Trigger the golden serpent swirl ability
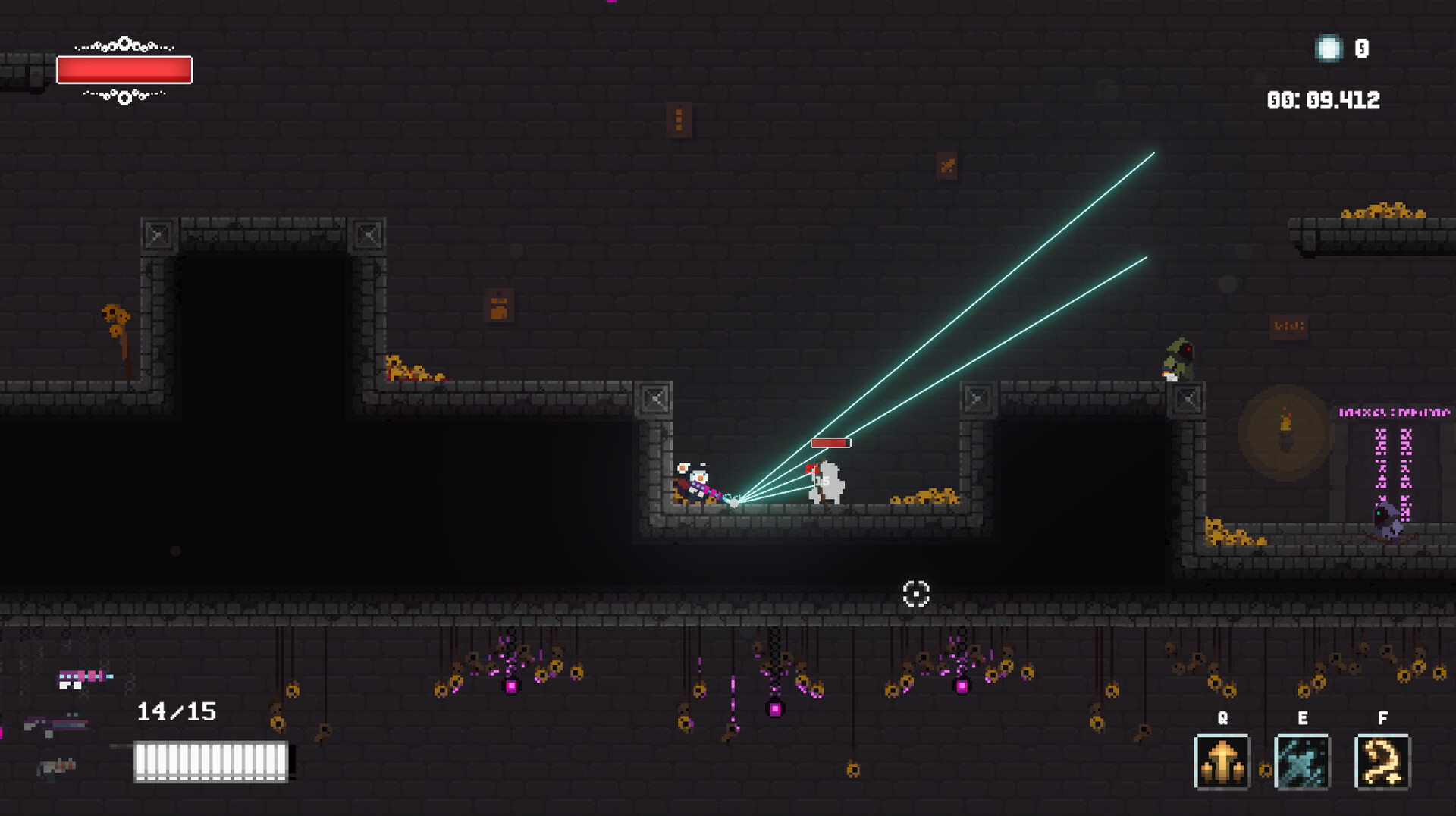 click(1382, 761)
